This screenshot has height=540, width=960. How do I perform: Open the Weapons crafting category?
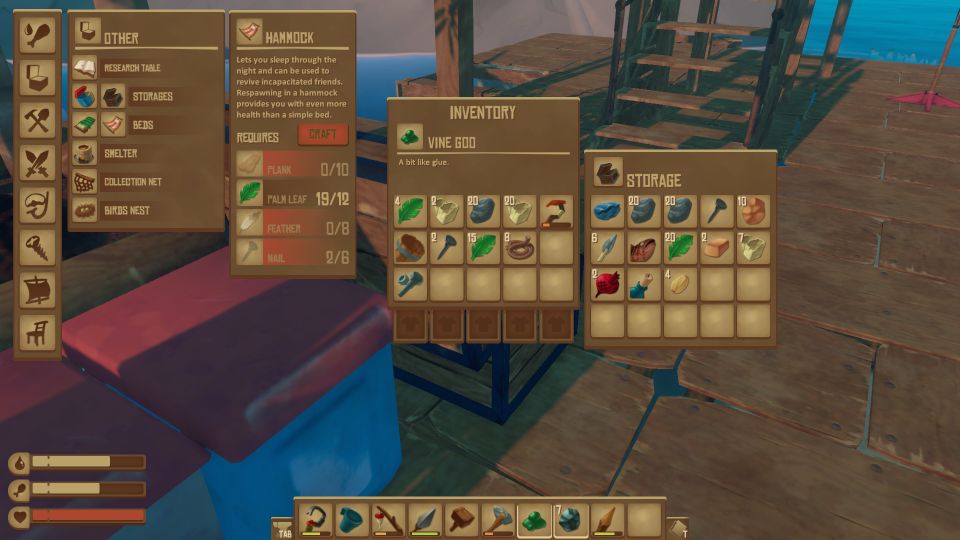coord(37,163)
